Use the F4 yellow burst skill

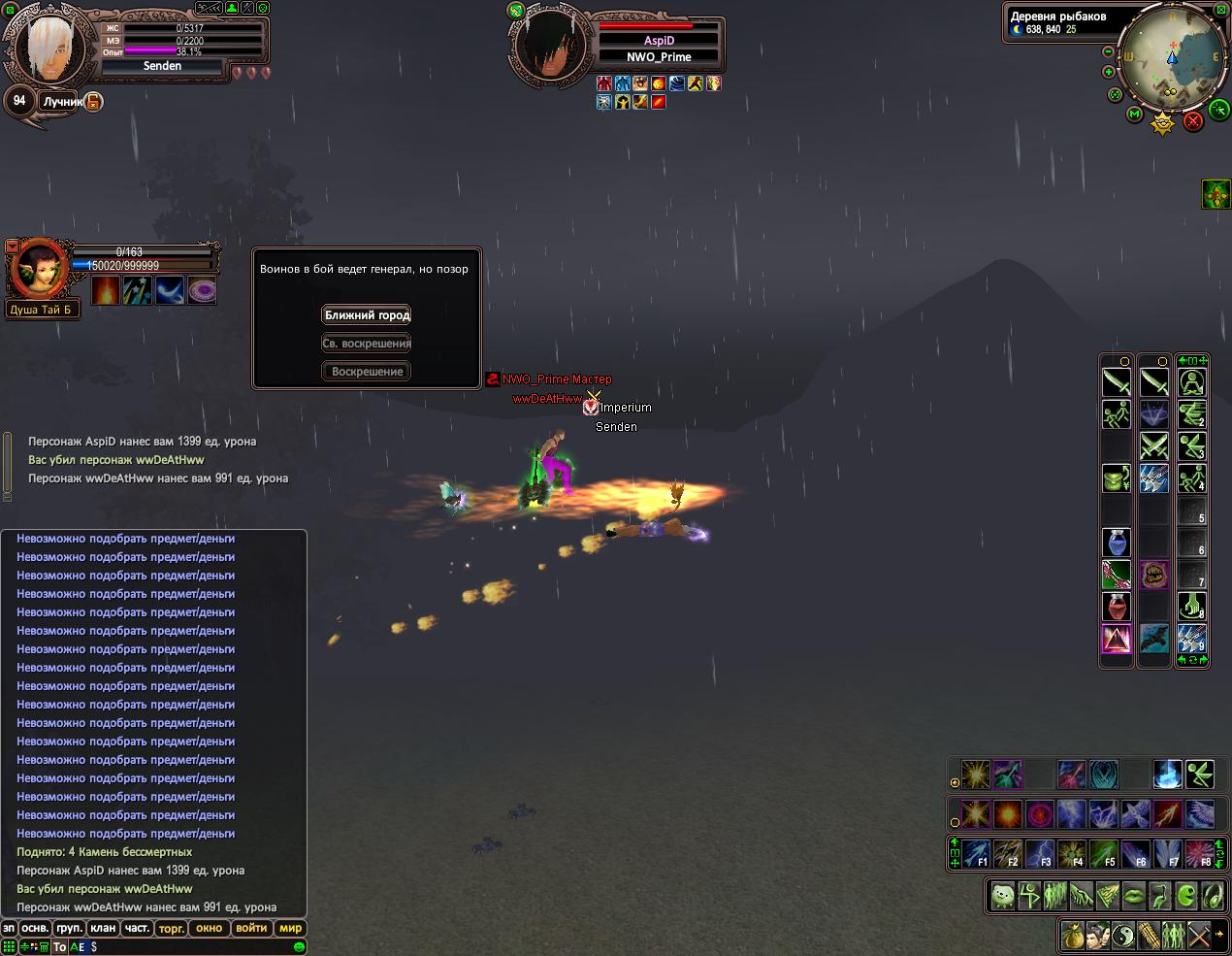(1071, 853)
